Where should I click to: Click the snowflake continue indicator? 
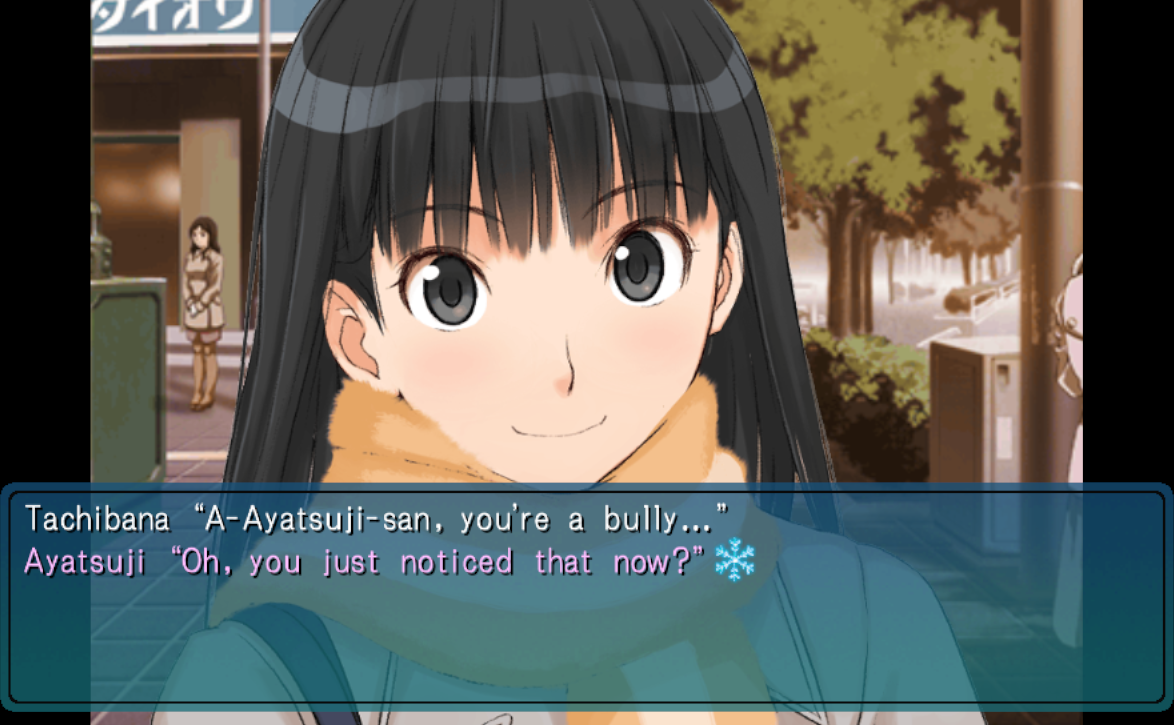(735, 560)
